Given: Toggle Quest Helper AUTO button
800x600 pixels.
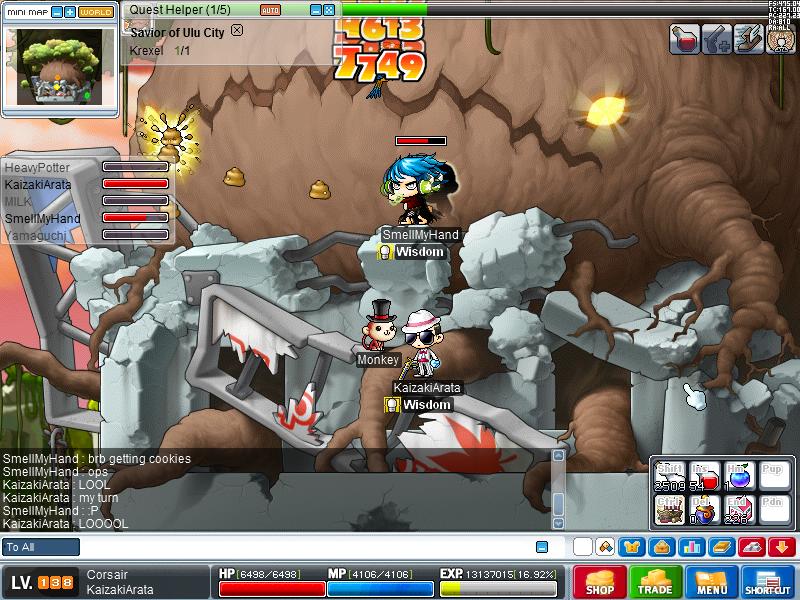Looking at the screenshot, I should [270, 10].
